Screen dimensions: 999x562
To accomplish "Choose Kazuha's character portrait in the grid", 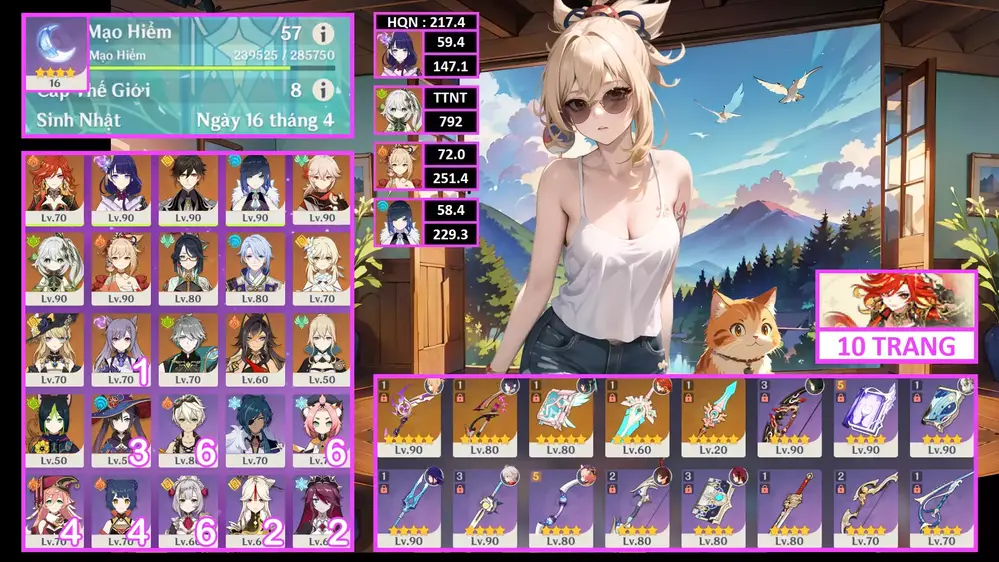I will pos(321,187).
